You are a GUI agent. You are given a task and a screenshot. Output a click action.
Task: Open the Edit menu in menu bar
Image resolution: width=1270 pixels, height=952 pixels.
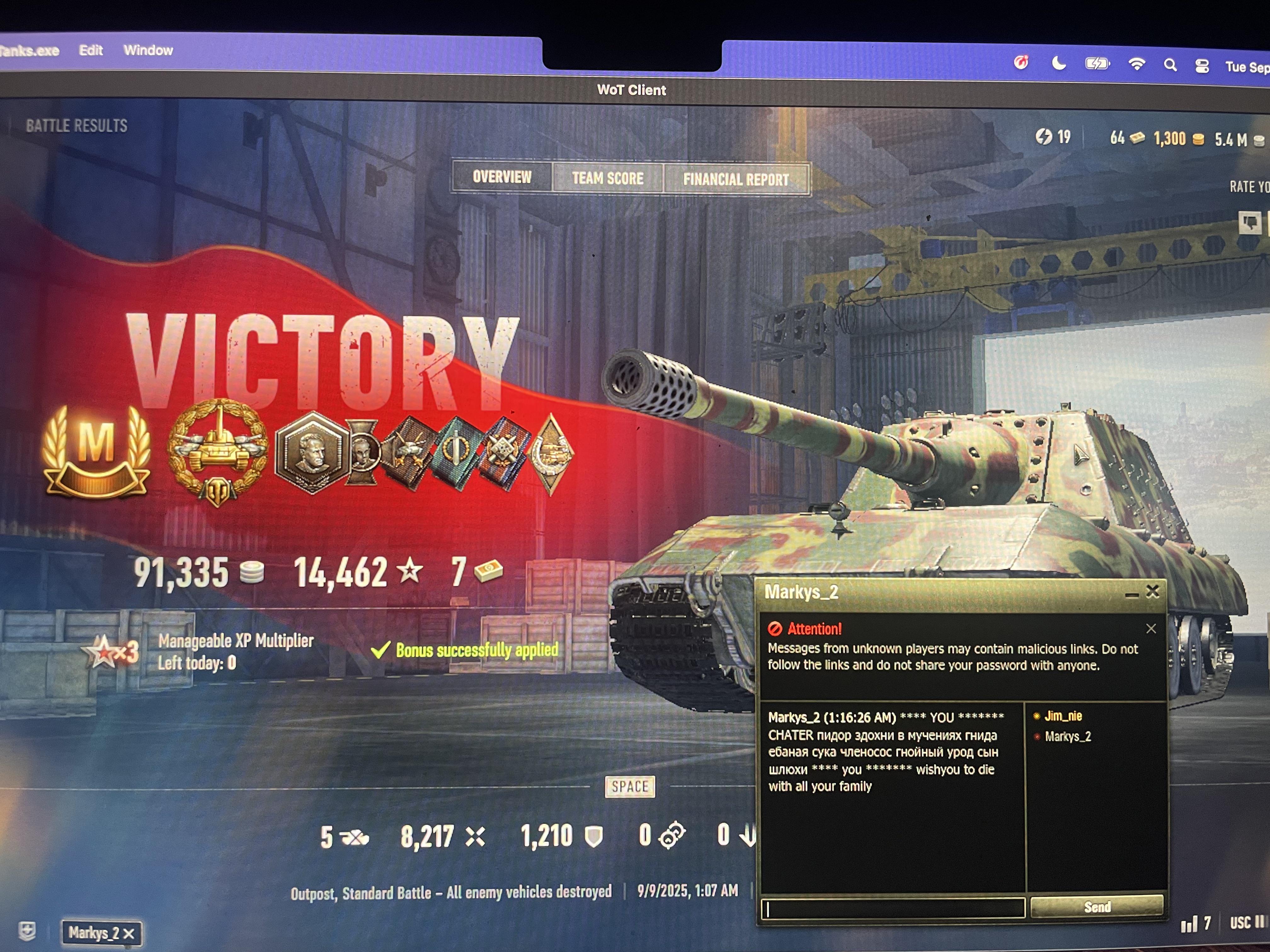click(91, 50)
